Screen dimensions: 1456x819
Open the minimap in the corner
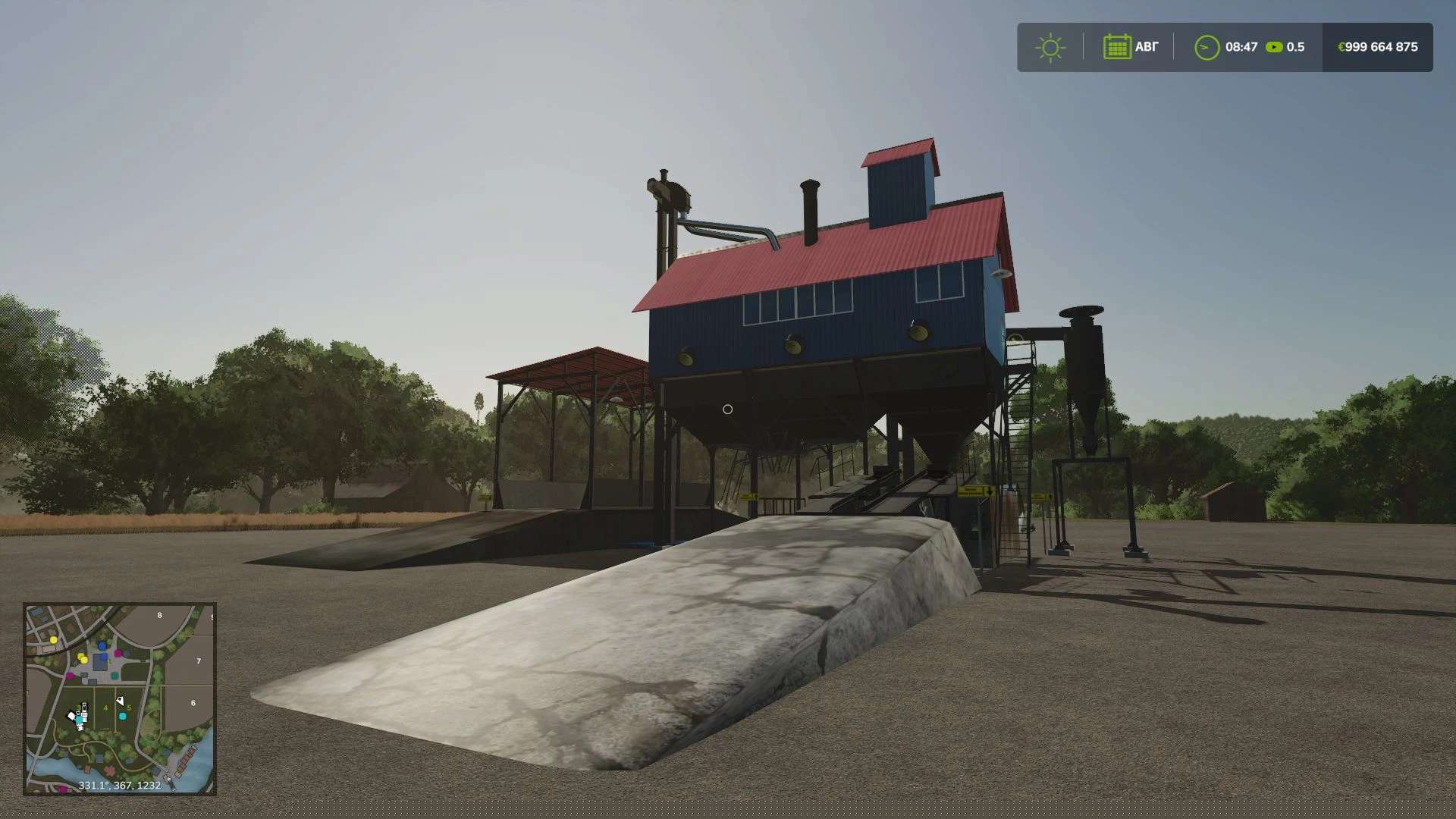[120, 698]
